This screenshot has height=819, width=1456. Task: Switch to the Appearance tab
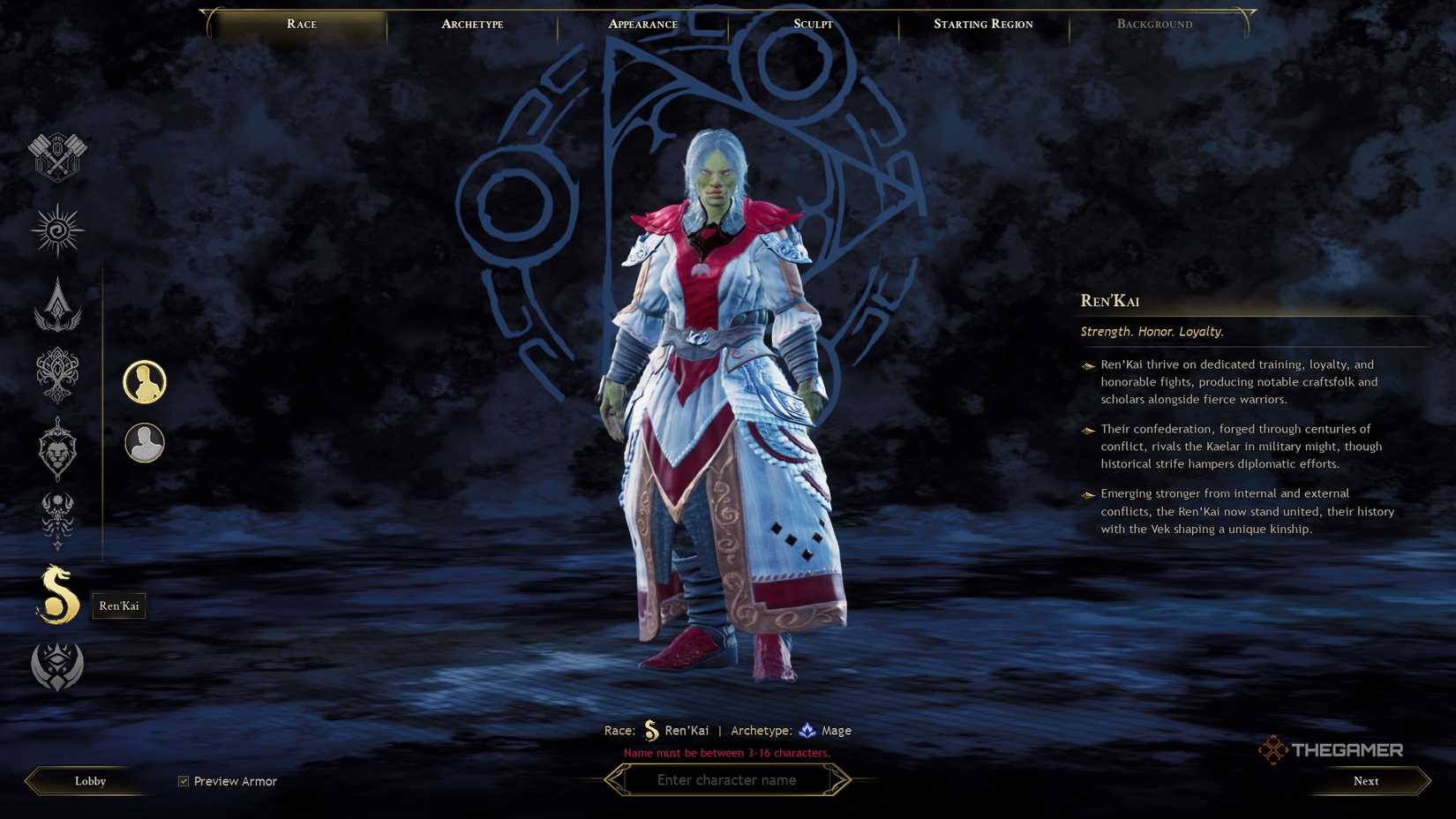click(642, 24)
